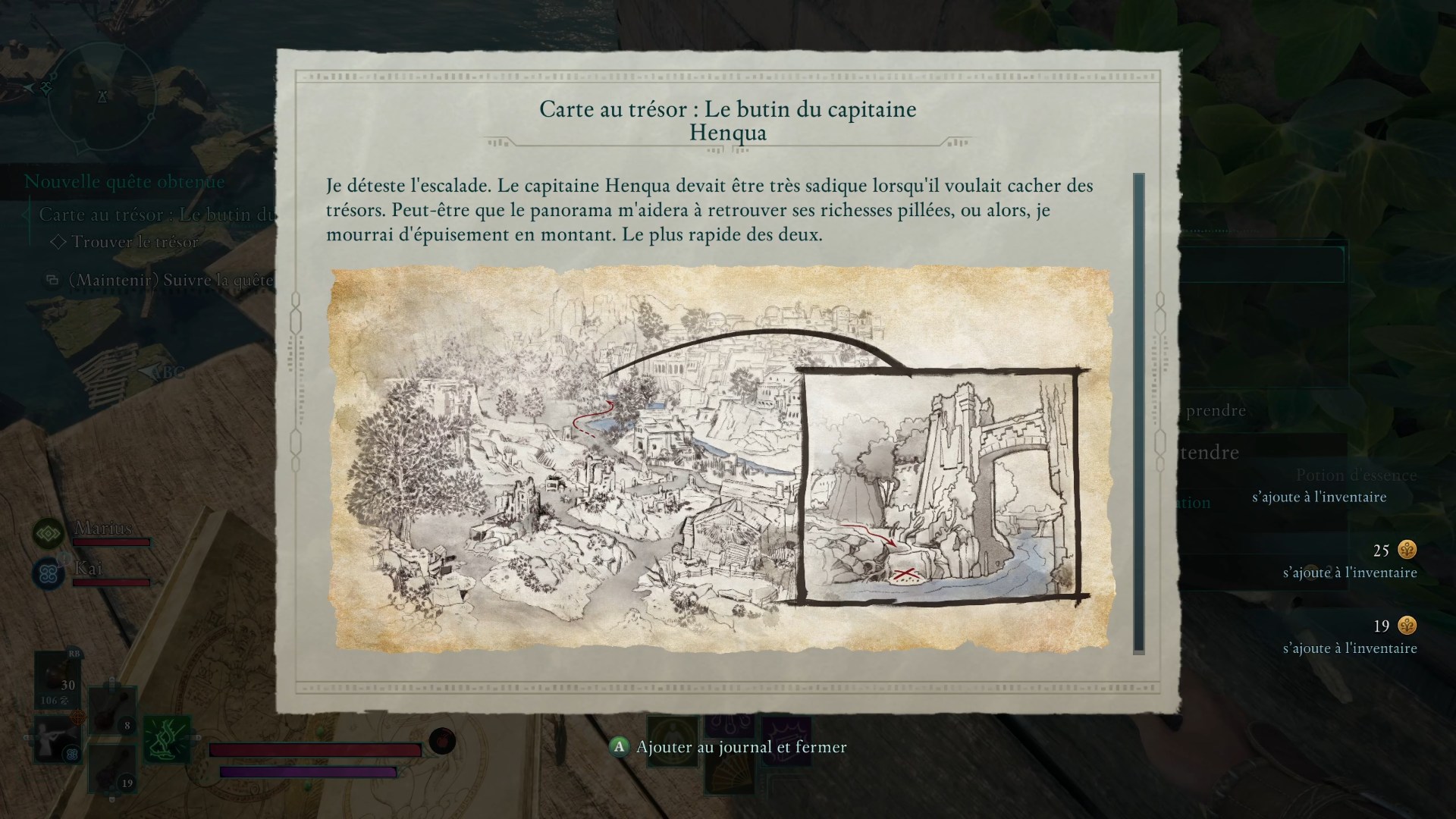Select the 'Nouvelle quête obtenue' banner
The height and width of the screenshot is (819, 1456).
[124, 181]
